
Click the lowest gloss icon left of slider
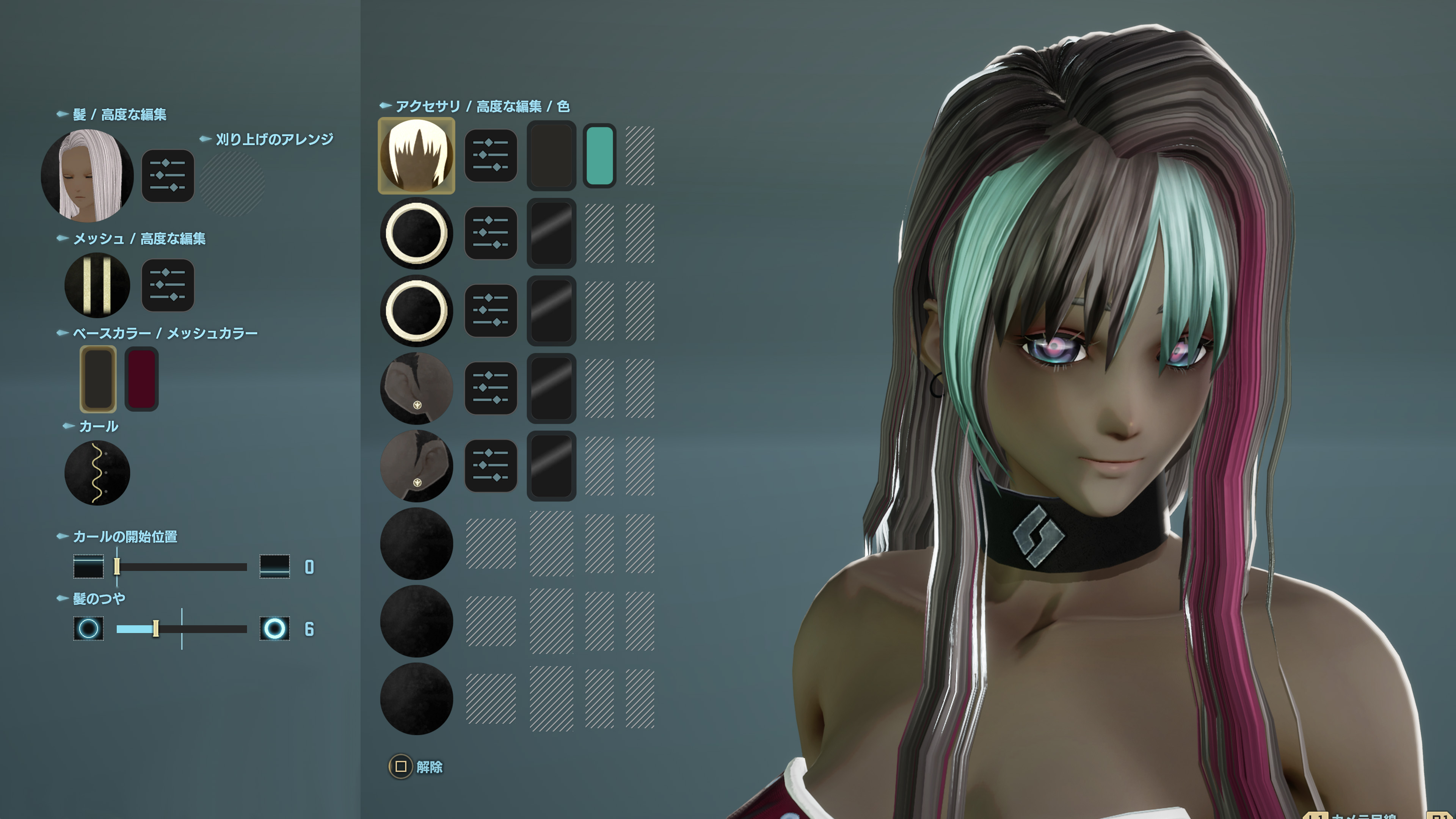click(88, 629)
